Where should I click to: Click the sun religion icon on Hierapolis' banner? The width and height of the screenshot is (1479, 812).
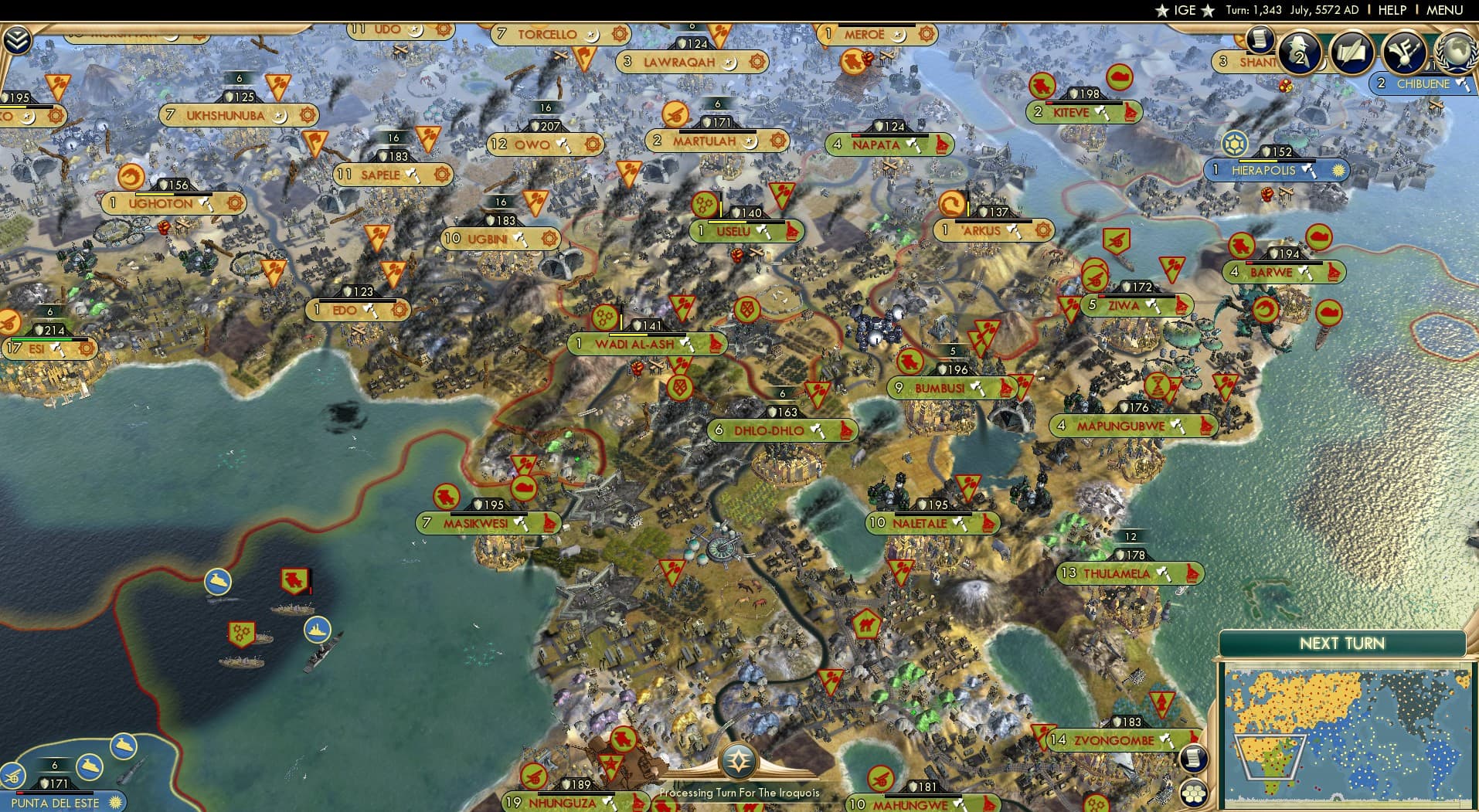(1339, 171)
